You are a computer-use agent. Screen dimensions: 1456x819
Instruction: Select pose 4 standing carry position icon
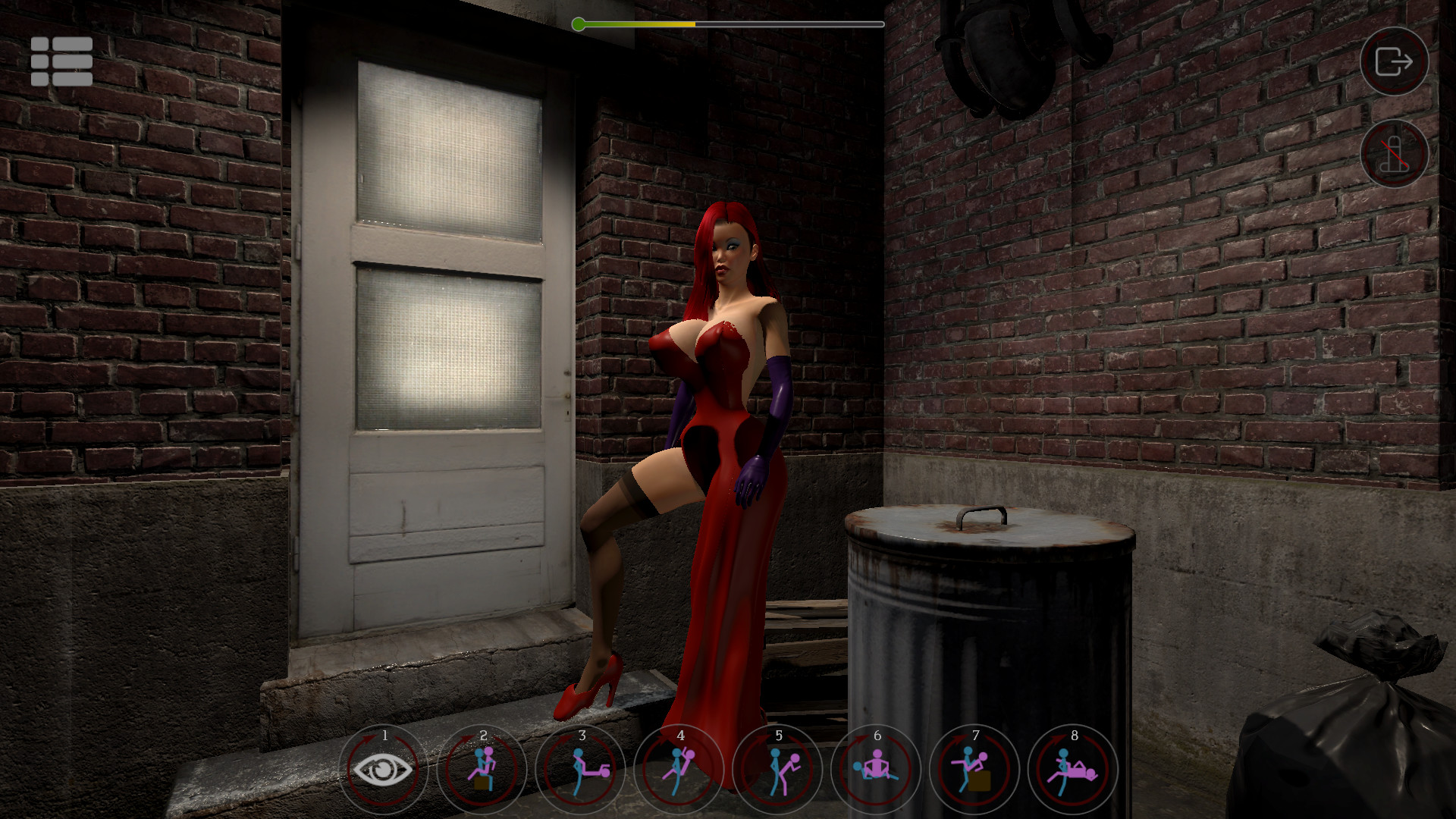pyautogui.click(x=680, y=770)
